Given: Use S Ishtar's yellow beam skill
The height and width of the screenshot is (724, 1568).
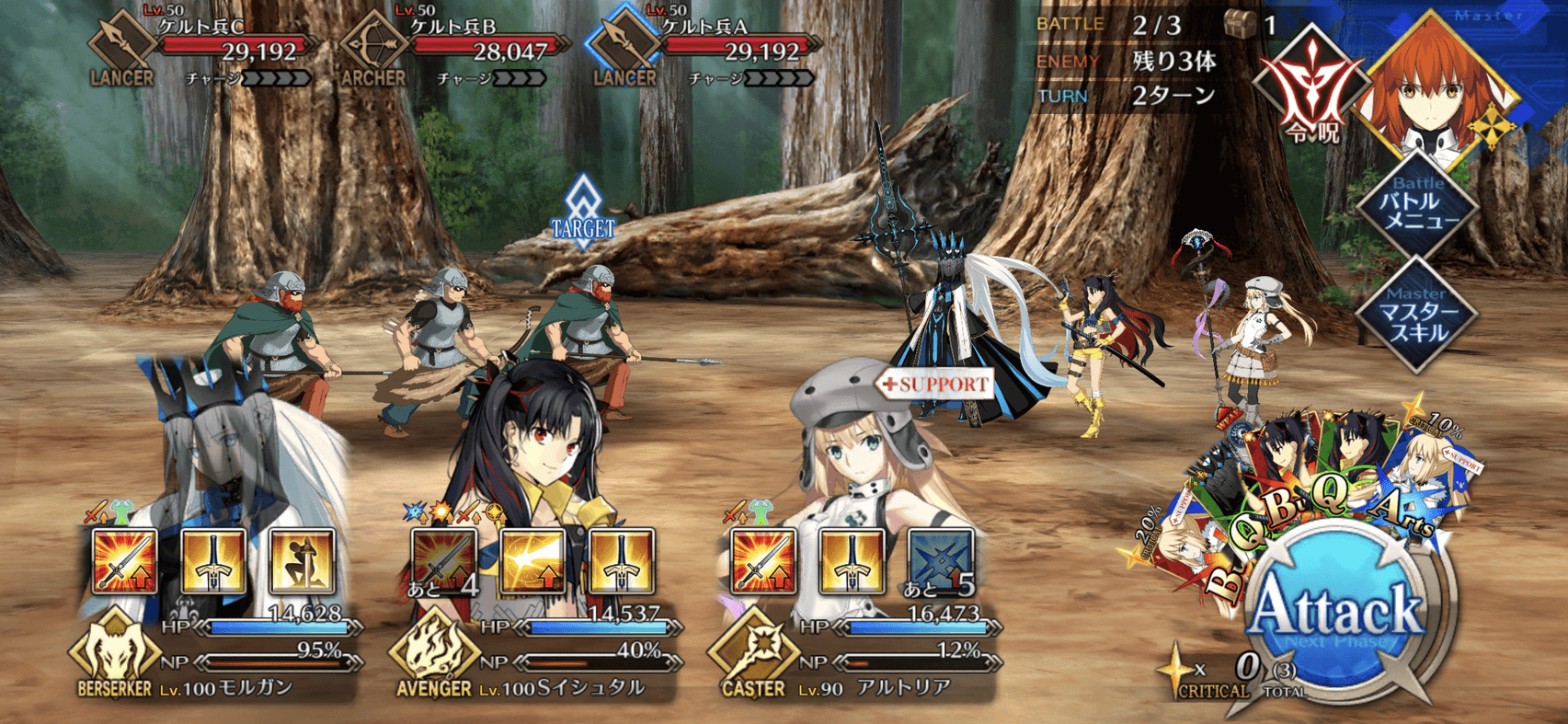Looking at the screenshot, I should click(533, 561).
